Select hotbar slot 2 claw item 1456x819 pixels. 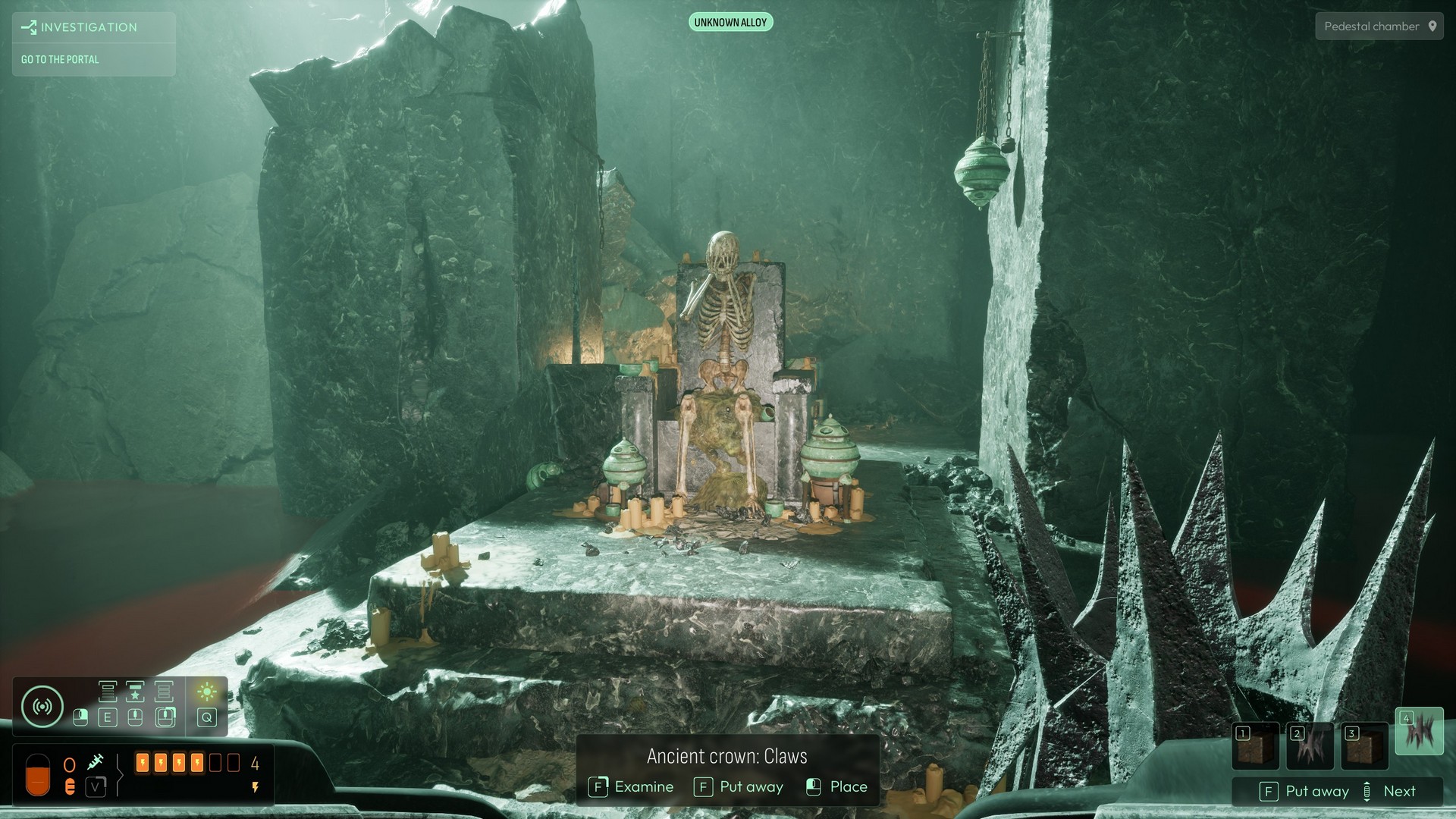[x=1312, y=746]
